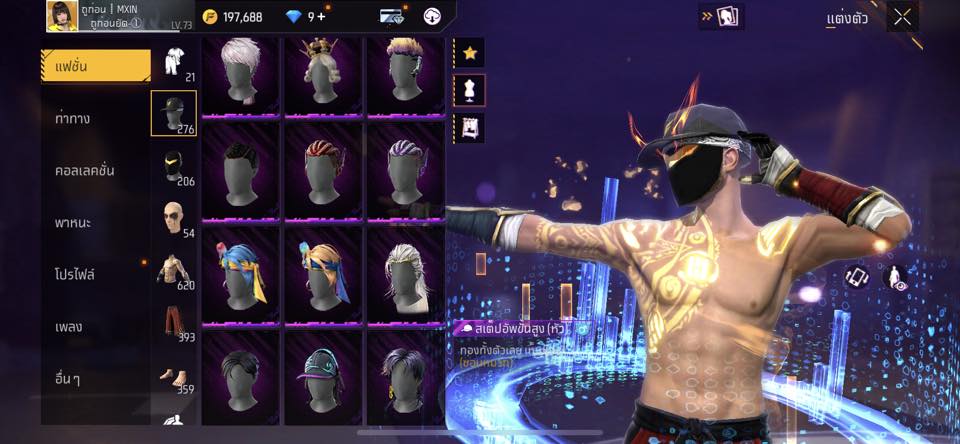This screenshot has width=960, height=444.
Task: Show the shoes category with 359 items
Action: click(174, 378)
